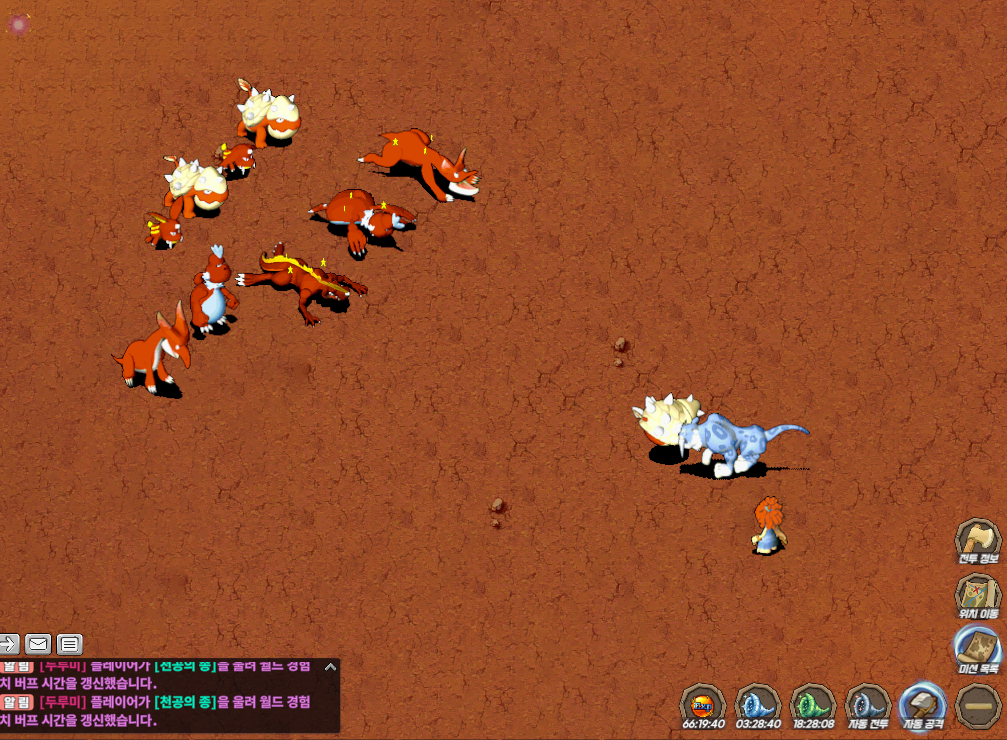This screenshot has height=740, width=1007.
Task: Open the battle info axe icon
Action: pyautogui.click(x=977, y=541)
